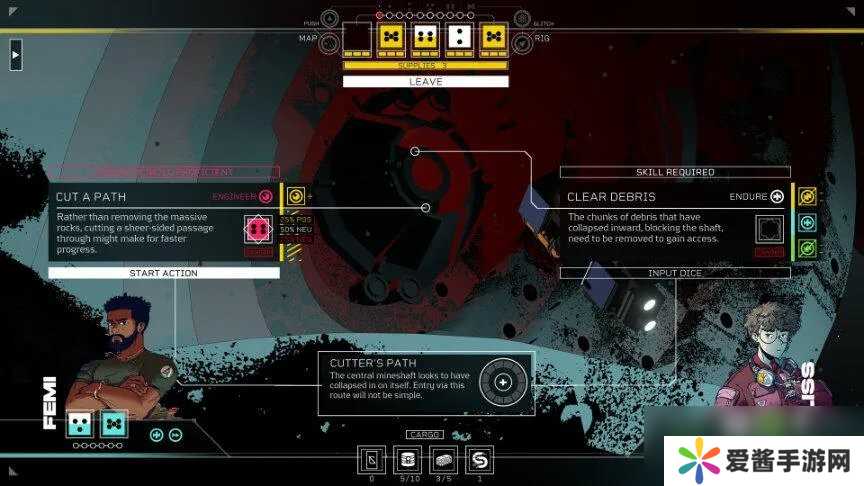Select the white die showing two pips

[x=458, y=38]
